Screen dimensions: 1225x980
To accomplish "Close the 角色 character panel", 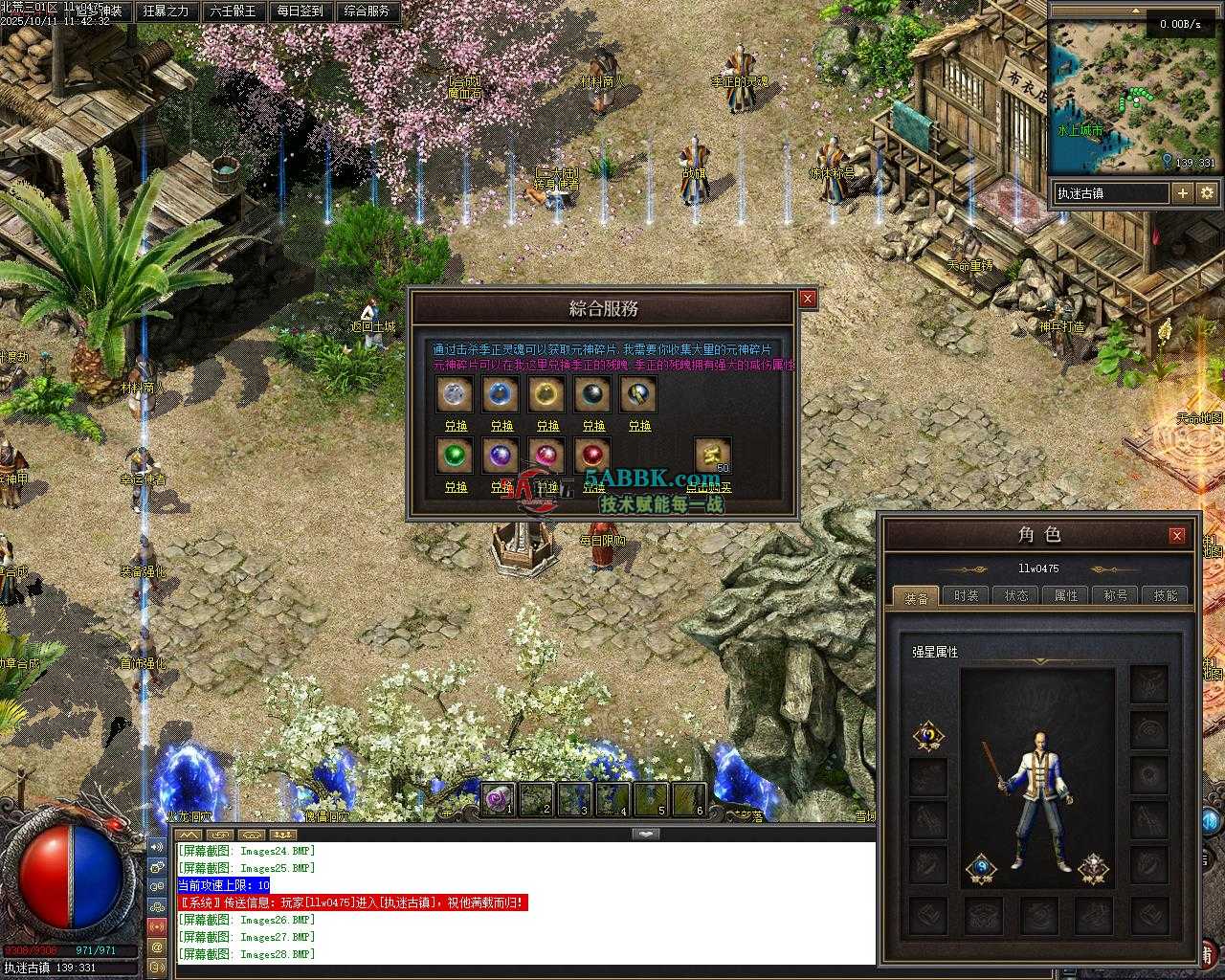I will 1177,535.
